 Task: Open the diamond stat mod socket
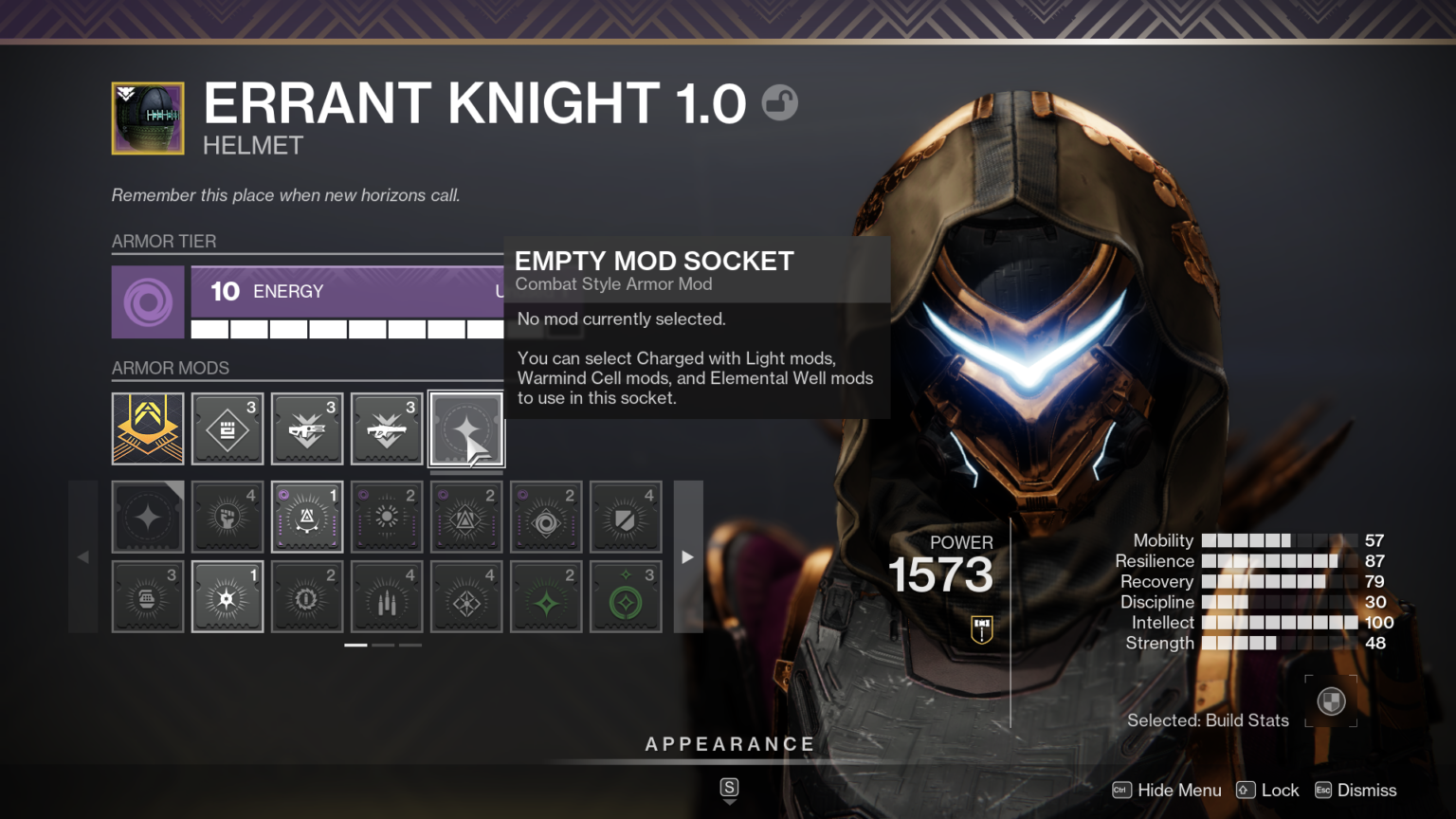(227, 428)
